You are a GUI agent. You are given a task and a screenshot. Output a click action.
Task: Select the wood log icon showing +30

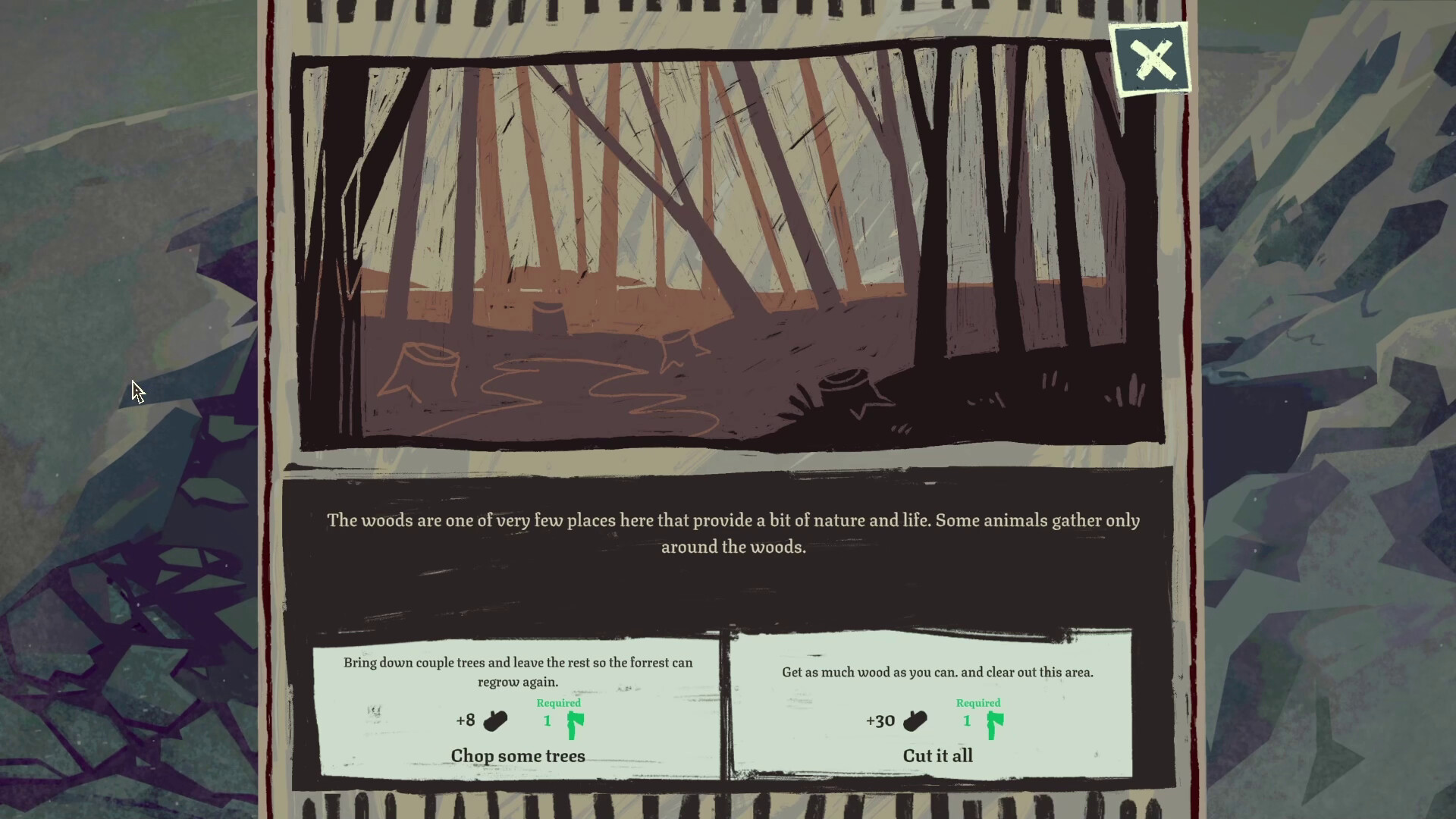point(915,720)
